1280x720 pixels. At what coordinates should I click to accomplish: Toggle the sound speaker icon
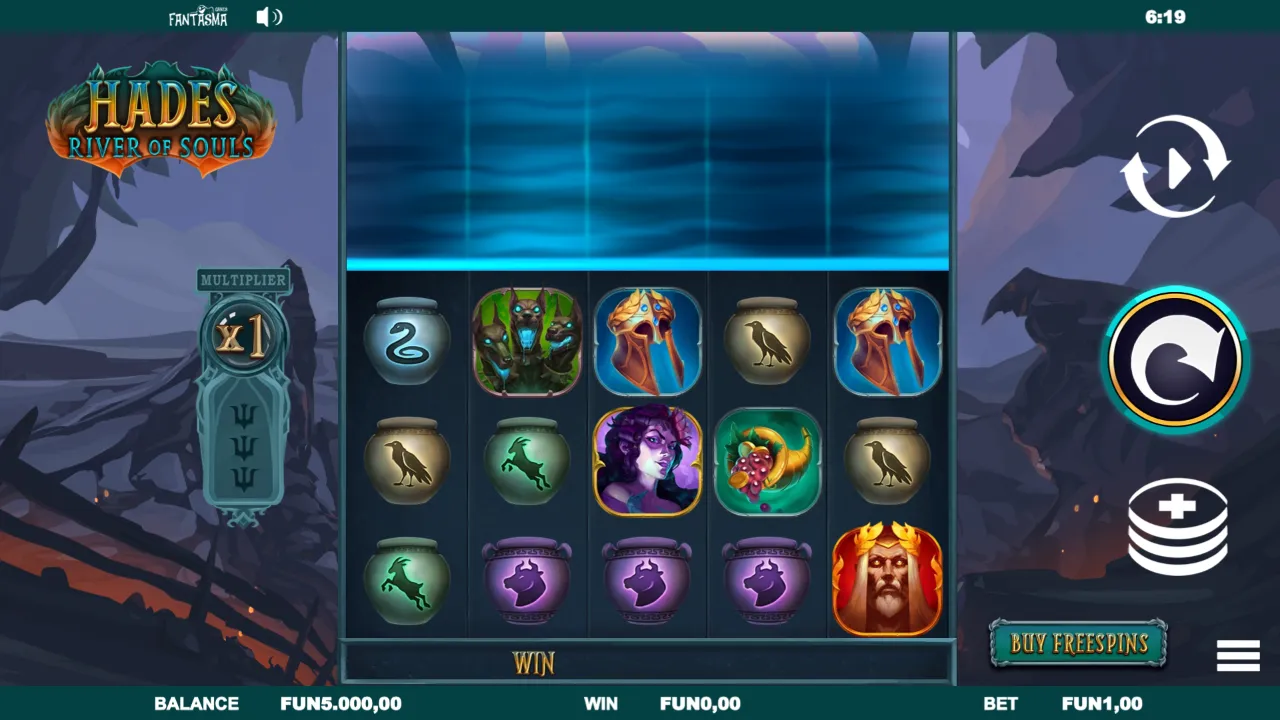[268, 17]
